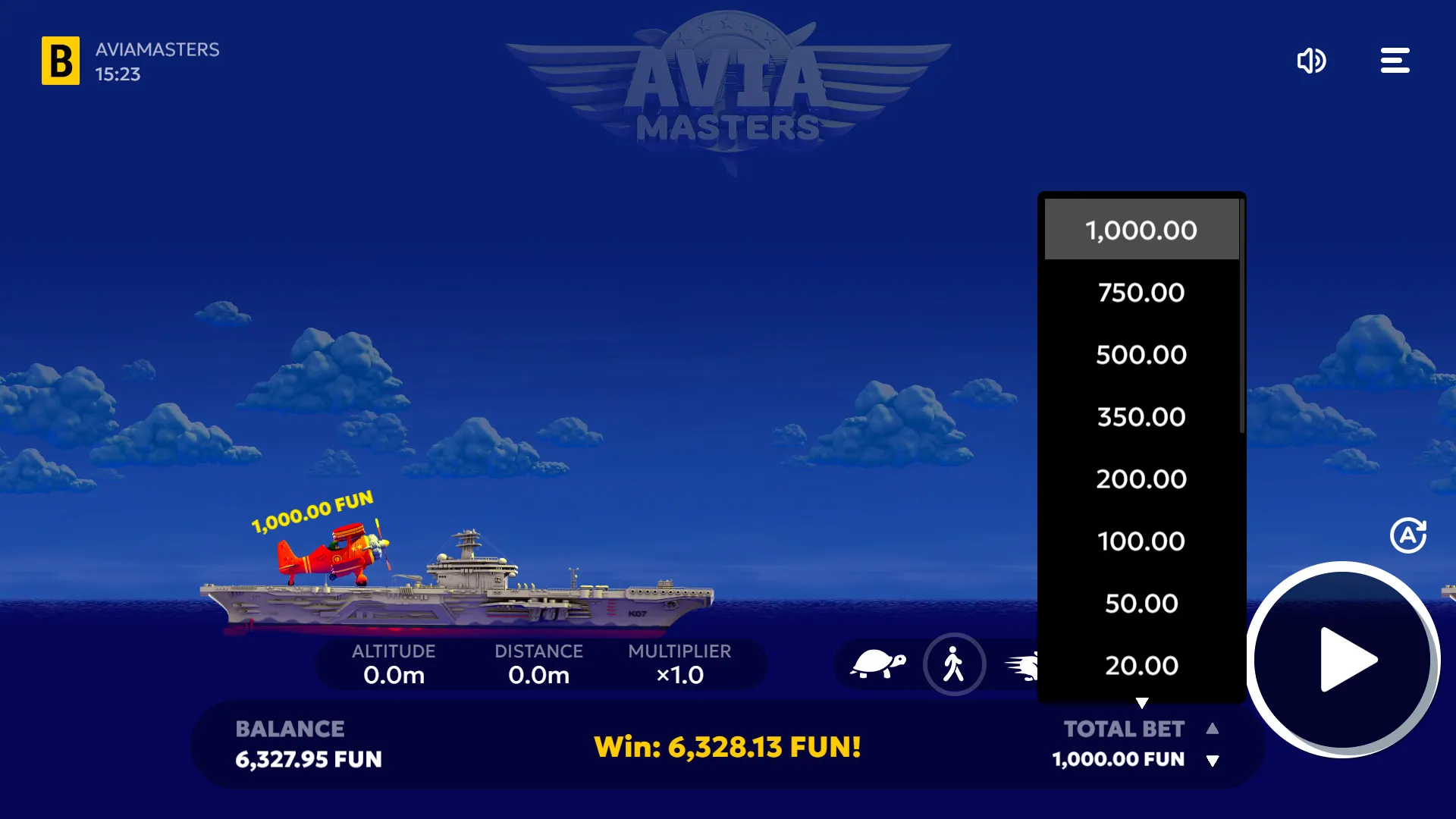The height and width of the screenshot is (819, 1456).
Task: Open the autoplay settings
Action: pyautogui.click(x=1407, y=535)
